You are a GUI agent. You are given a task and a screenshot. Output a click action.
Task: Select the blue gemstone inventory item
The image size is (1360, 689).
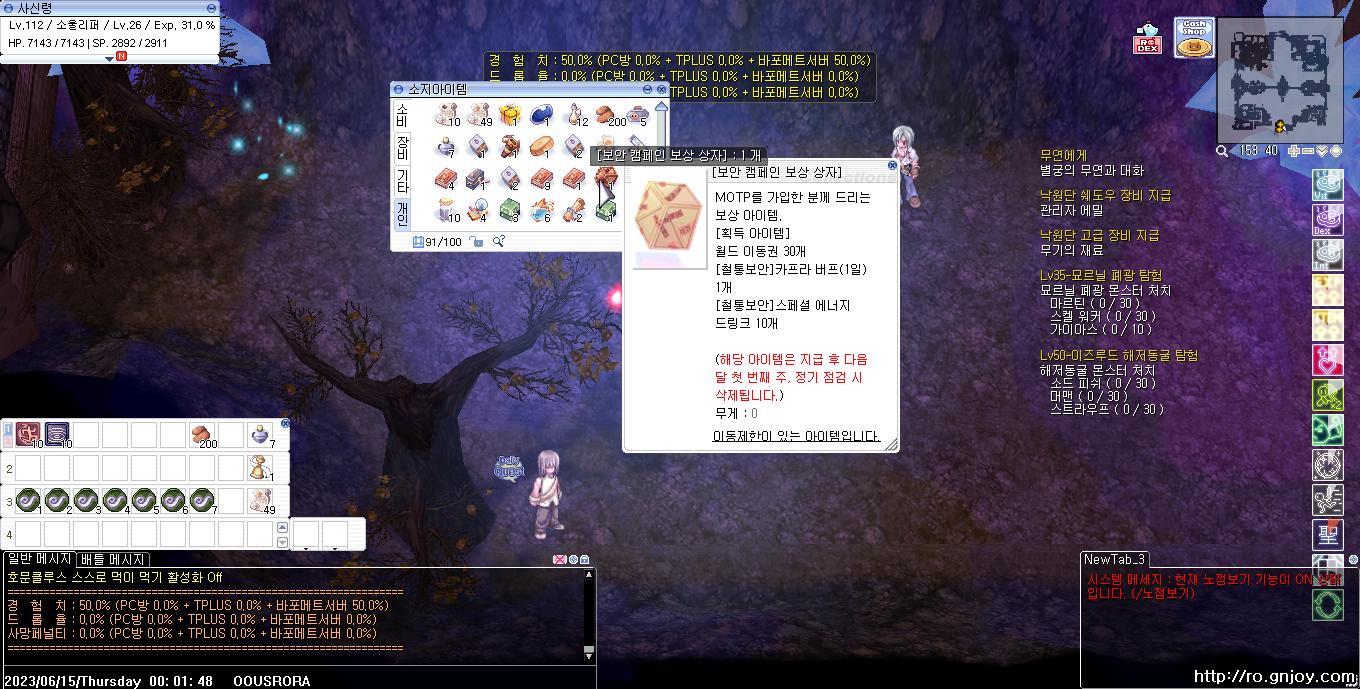(x=542, y=114)
